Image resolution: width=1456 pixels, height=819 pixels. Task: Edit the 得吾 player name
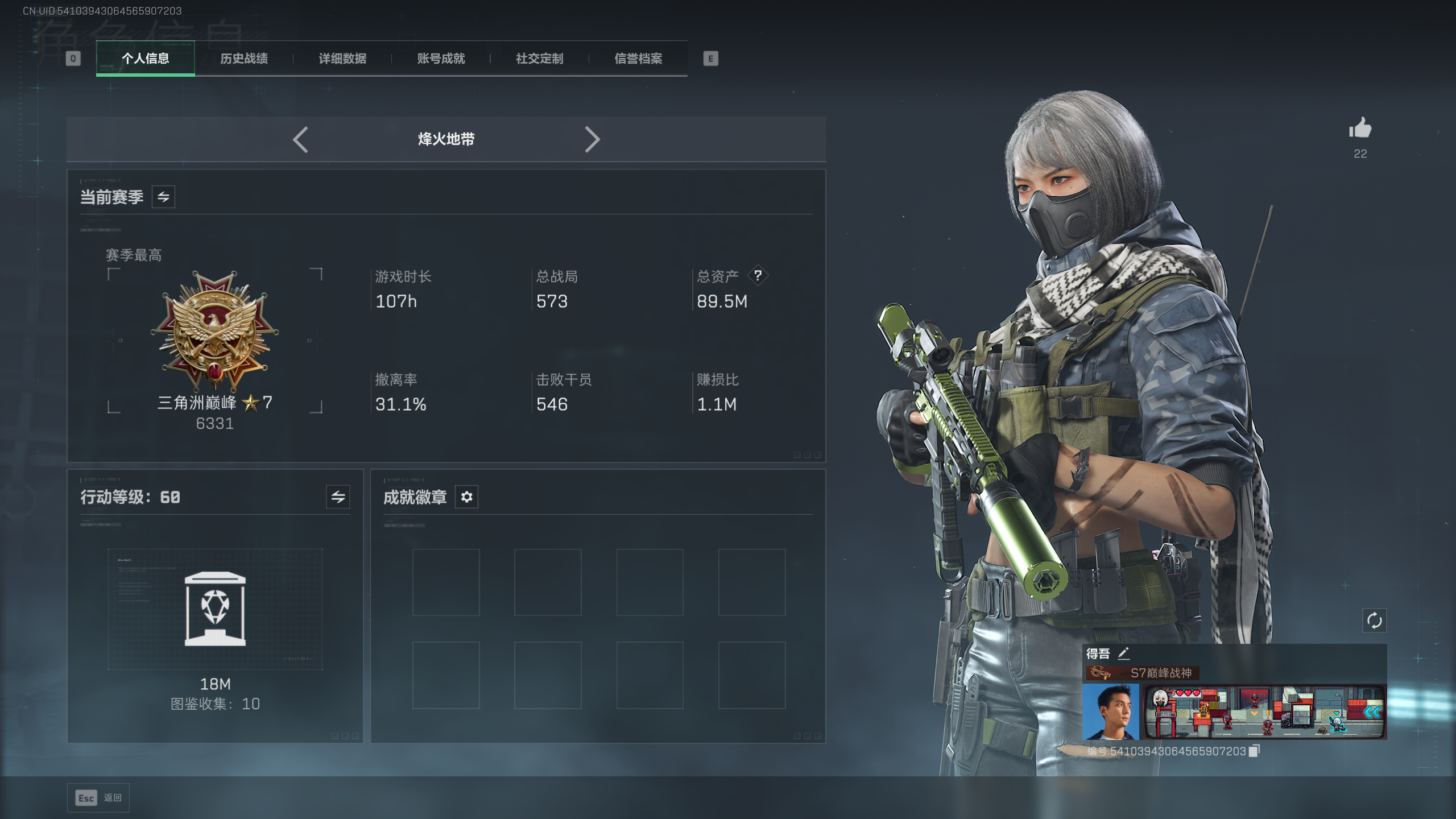click(1123, 653)
